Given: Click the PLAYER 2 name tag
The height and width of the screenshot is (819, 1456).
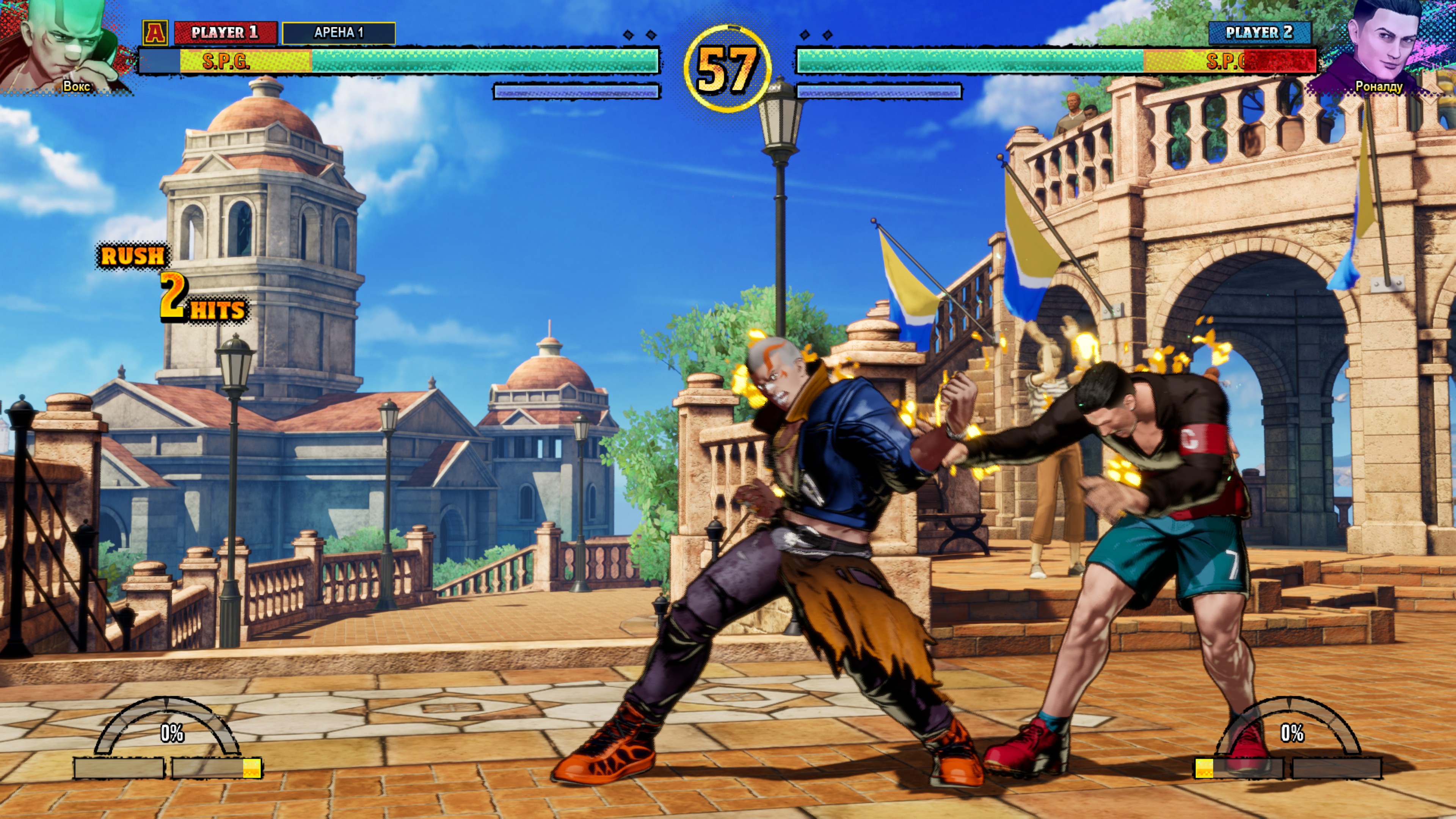Looking at the screenshot, I should point(1259,33).
